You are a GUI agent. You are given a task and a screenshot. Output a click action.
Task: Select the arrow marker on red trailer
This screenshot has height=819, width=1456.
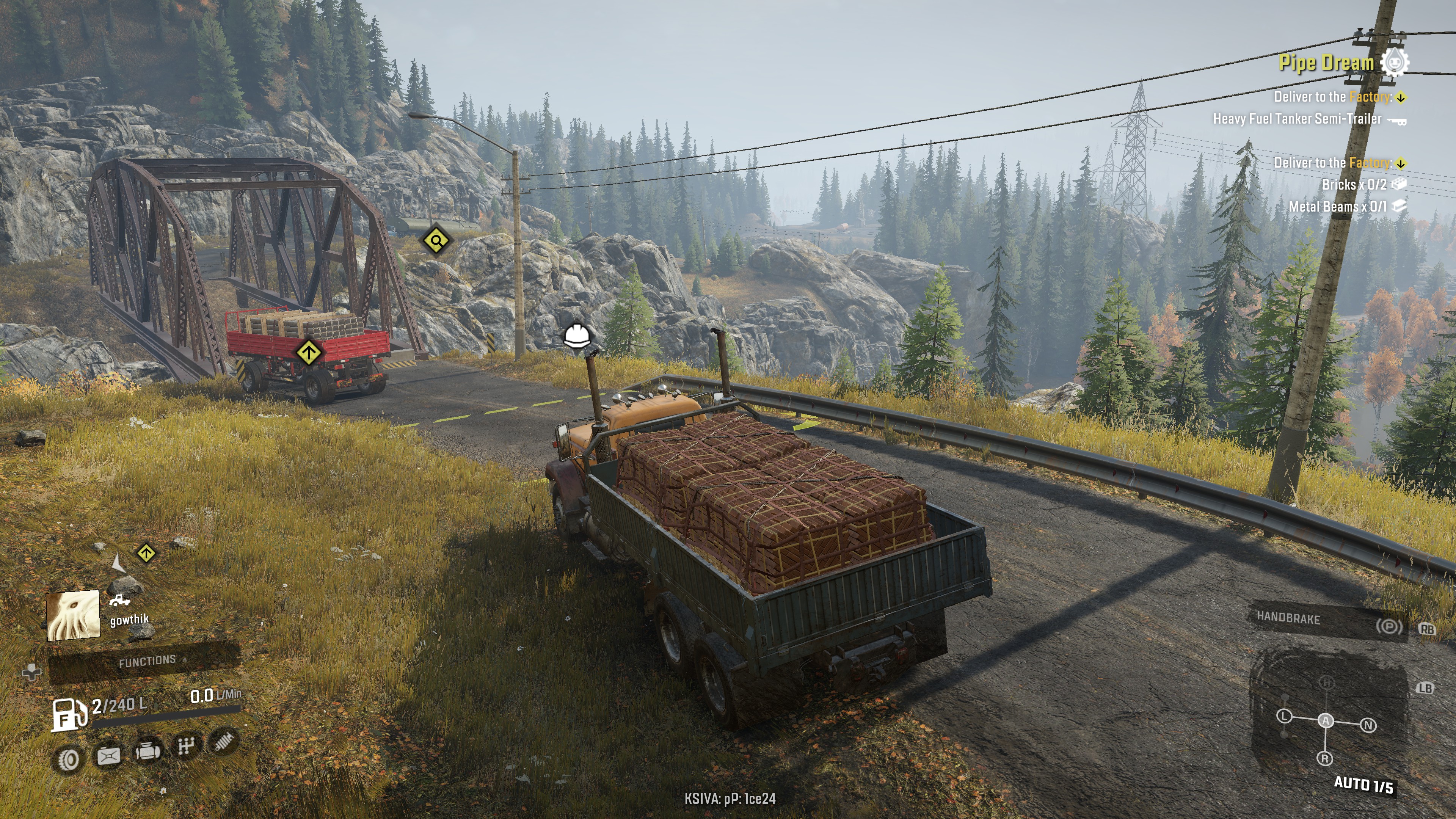tap(309, 353)
